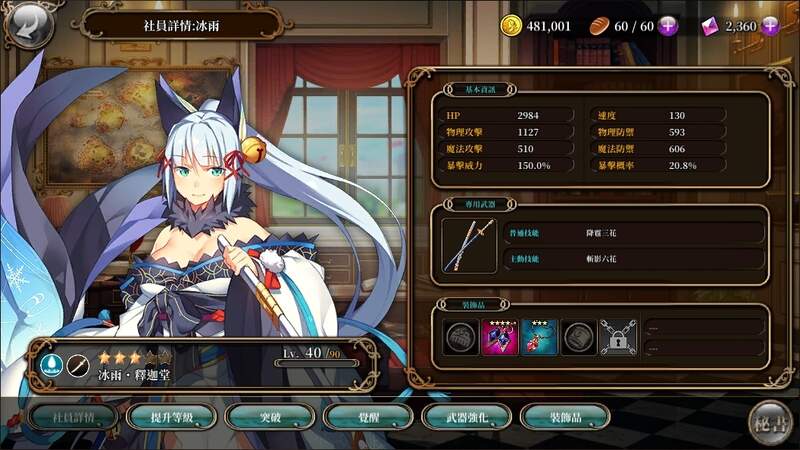Viewport: 800px width, 450px height.
Task: Select the 突破 breakthrough tab
Action: (264, 417)
